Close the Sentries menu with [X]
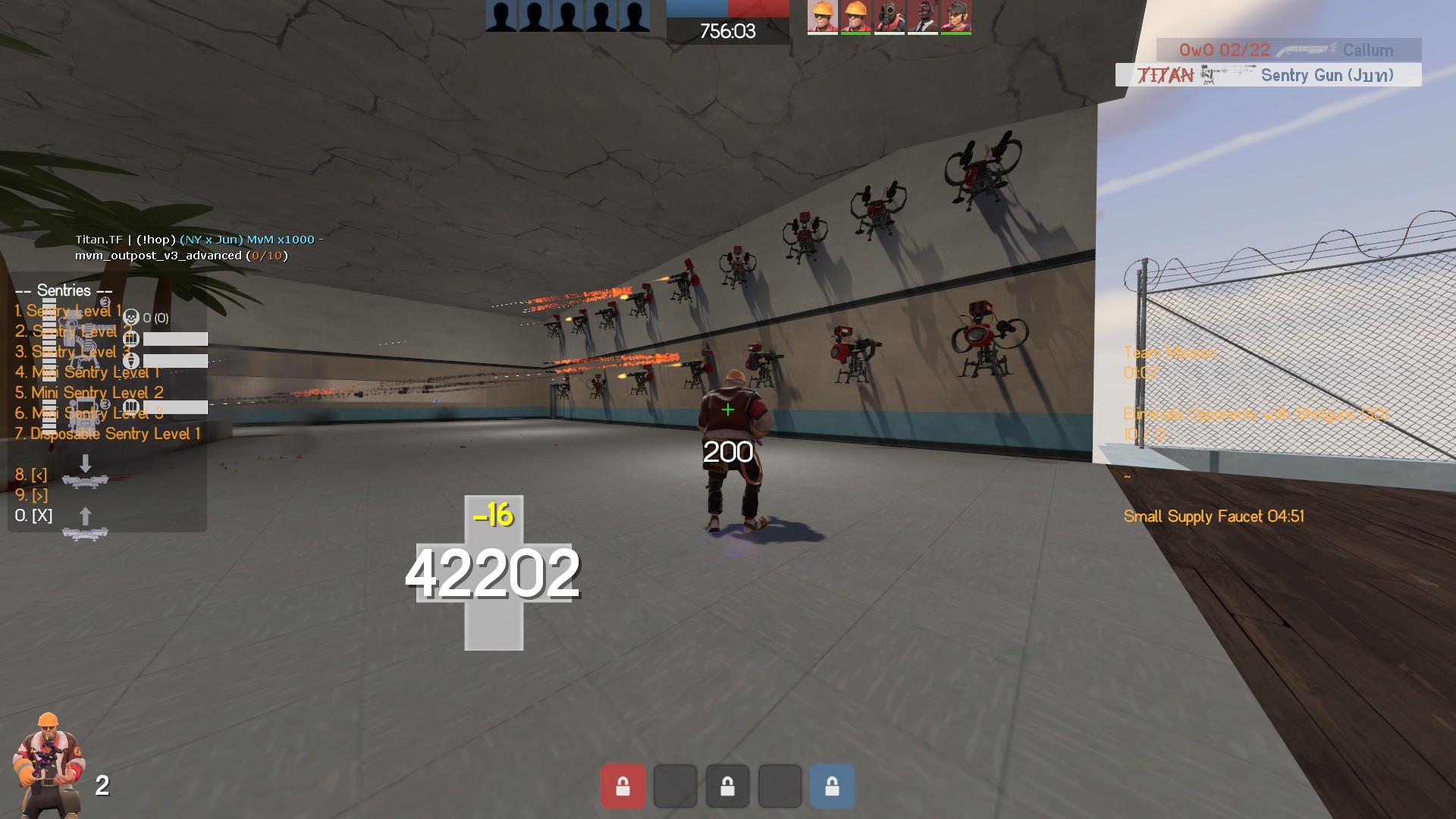 [x=33, y=516]
